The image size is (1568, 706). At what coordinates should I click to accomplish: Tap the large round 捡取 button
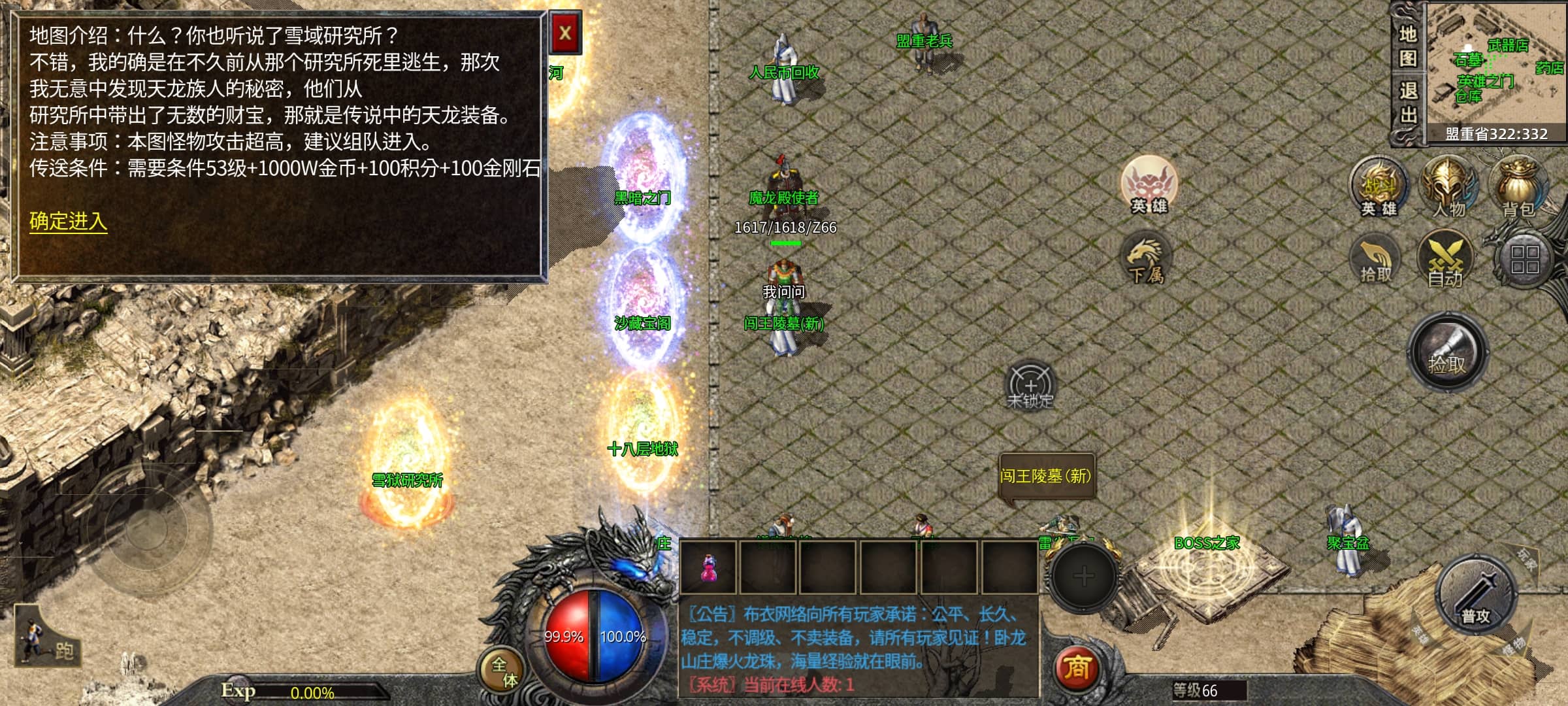click(x=1447, y=353)
